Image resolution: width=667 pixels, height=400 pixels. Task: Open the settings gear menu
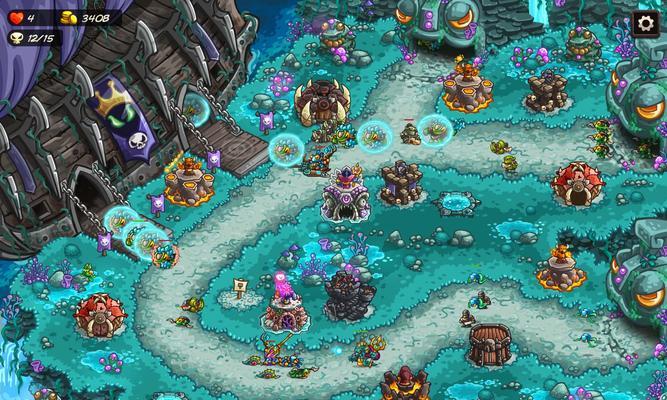pos(646,24)
